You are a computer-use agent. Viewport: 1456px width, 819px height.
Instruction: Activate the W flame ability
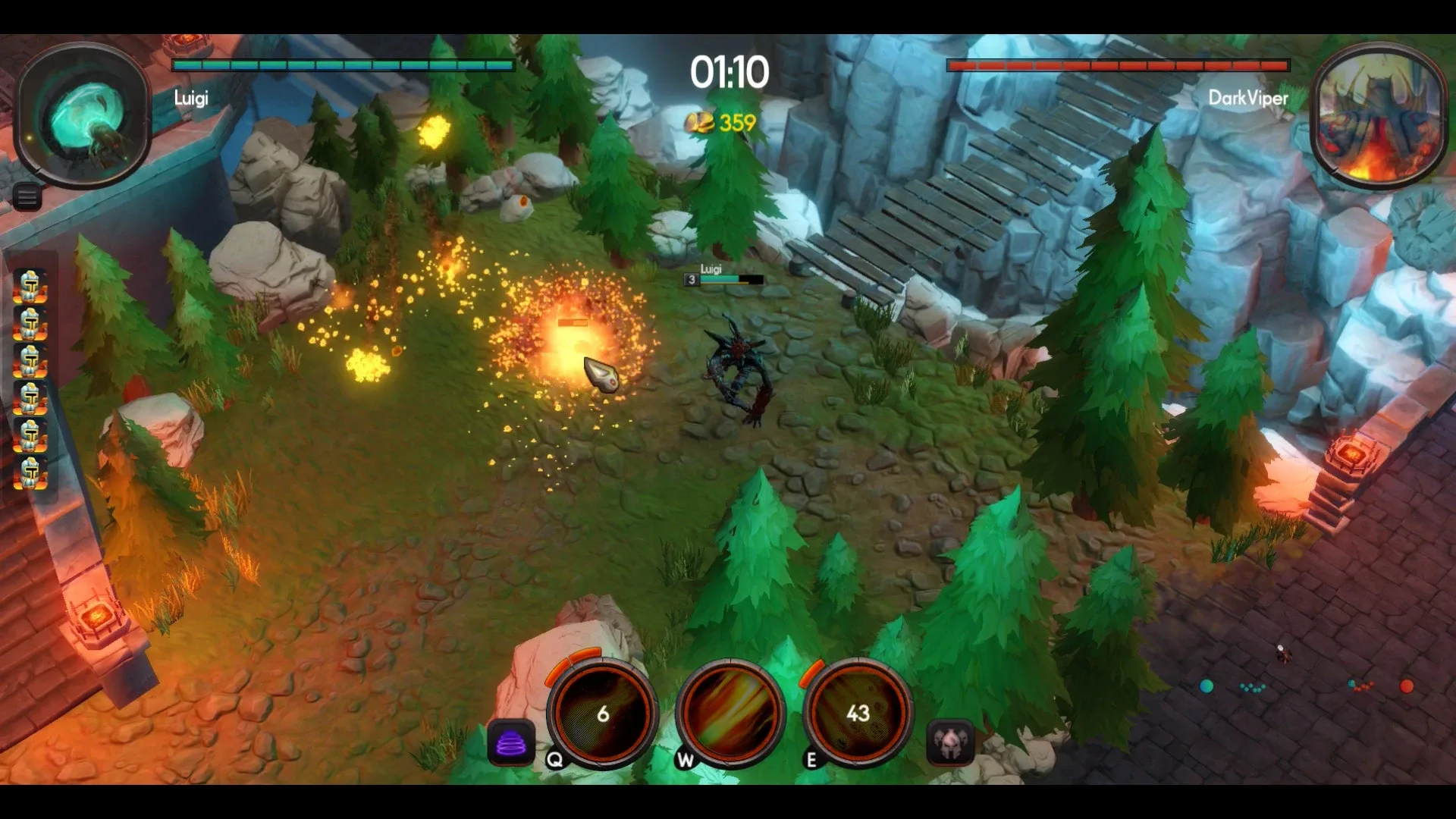click(x=729, y=714)
